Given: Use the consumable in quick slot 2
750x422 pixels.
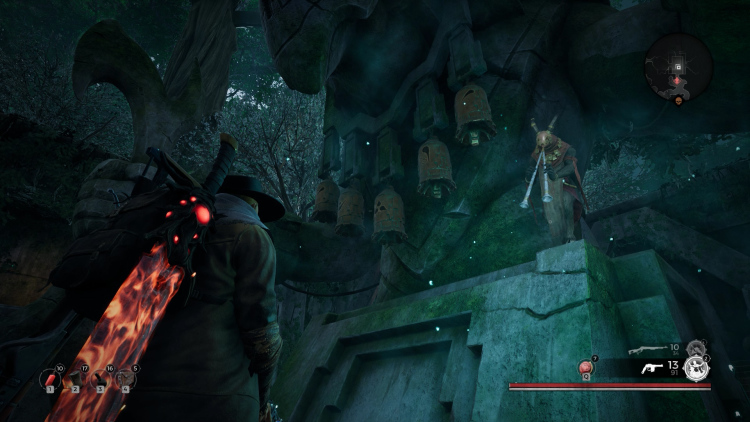Looking at the screenshot, I should click(75, 380).
